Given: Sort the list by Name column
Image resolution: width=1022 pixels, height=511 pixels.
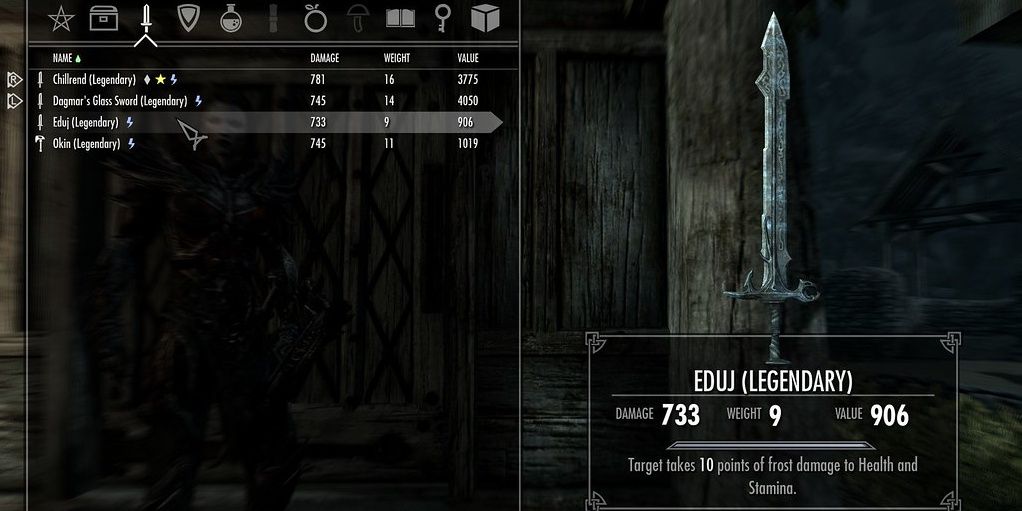Looking at the screenshot, I should (x=63, y=58).
